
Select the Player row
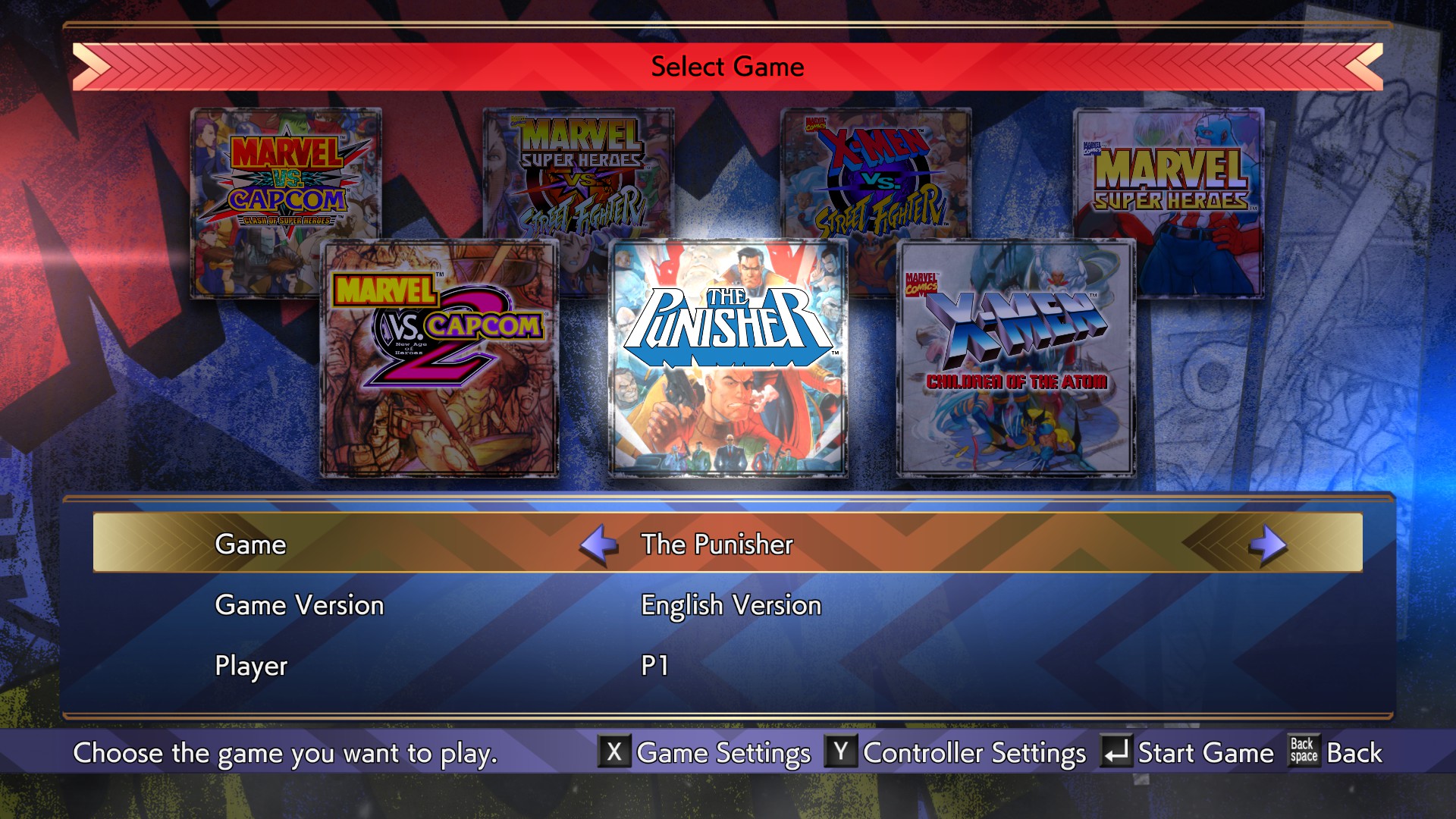point(250,667)
